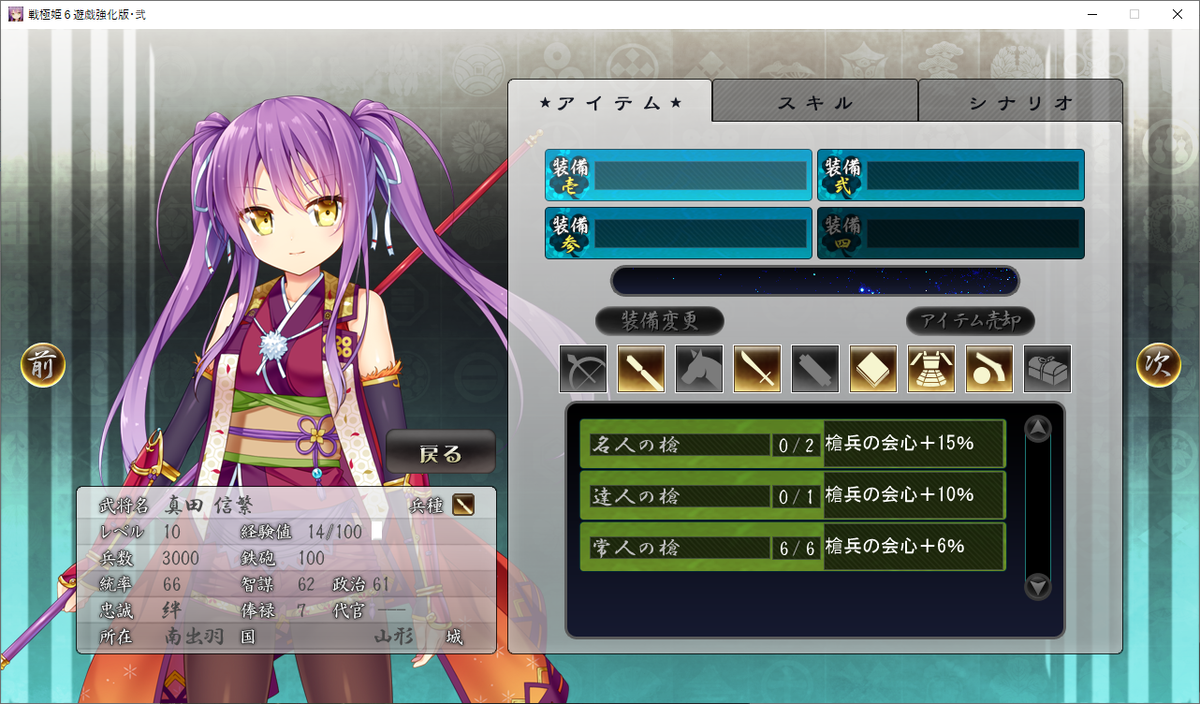1200x704 pixels.
Task: Advance to the next general with 次
Action: pos(1159,366)
